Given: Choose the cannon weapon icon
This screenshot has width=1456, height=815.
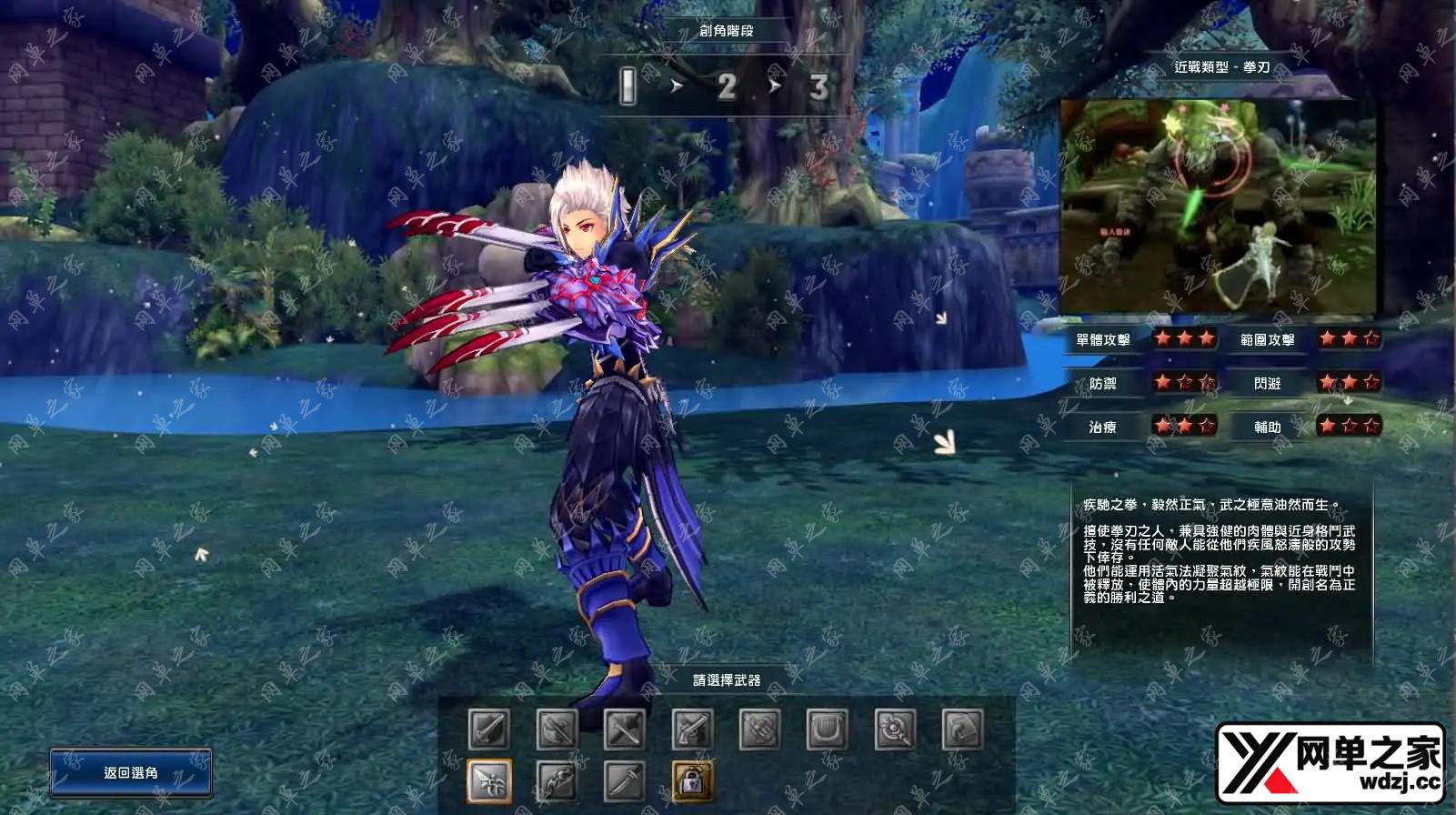Looking at the screenshot, I should [x=759, y=729].
